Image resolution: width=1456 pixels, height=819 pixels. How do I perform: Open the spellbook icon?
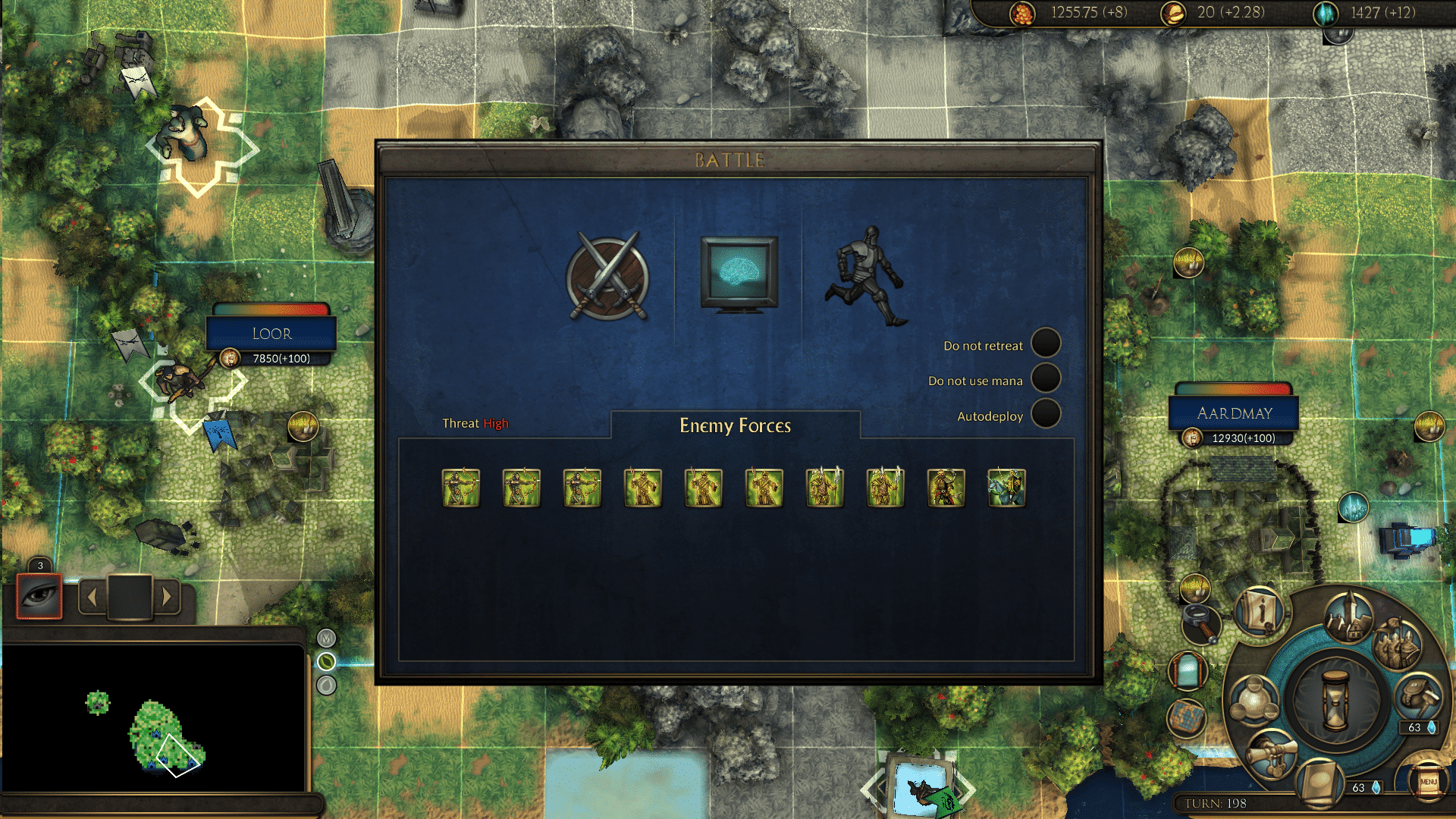1319,783
